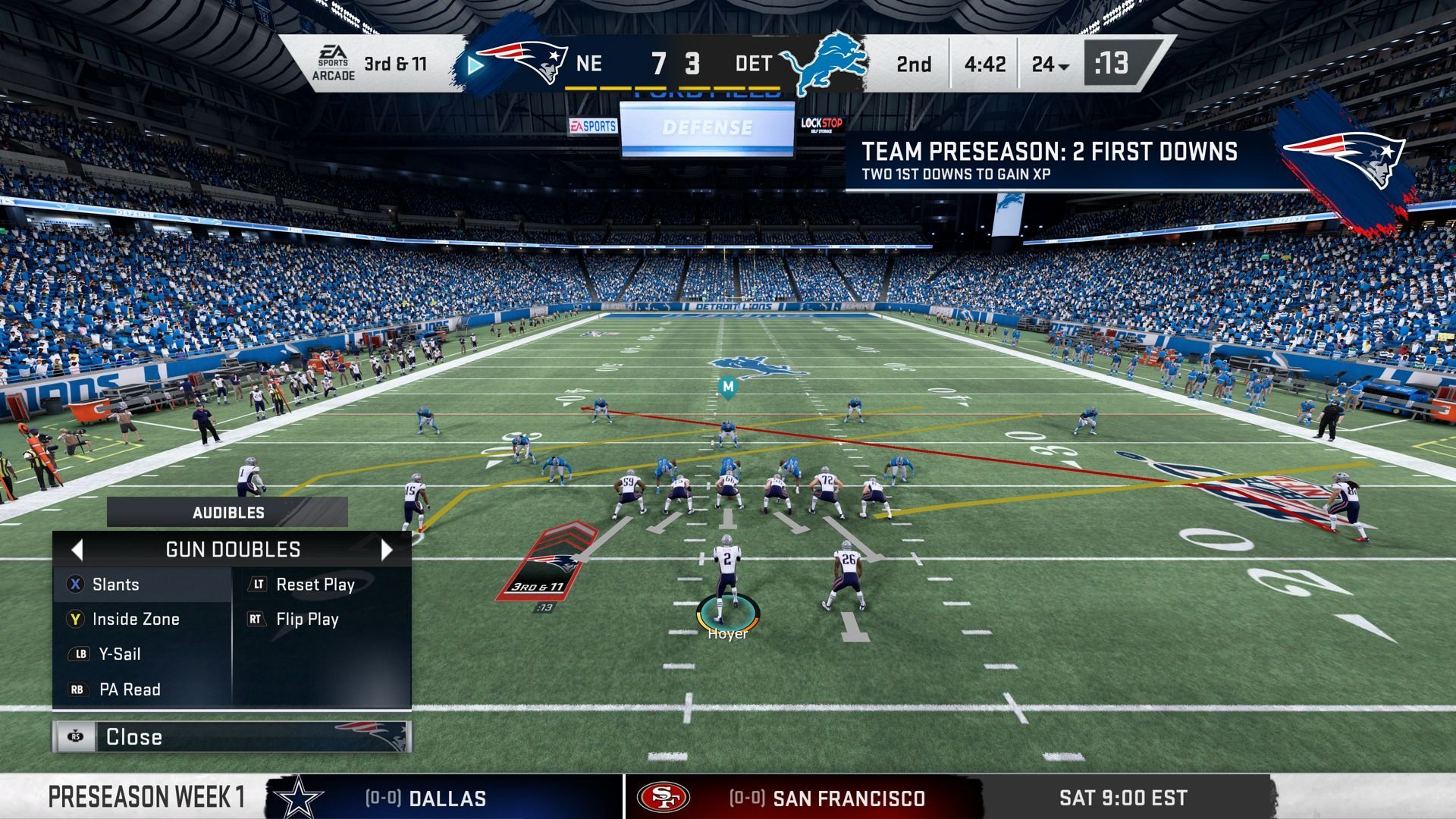
Task: Activate the Flip Play option
Action: [306, 620]
